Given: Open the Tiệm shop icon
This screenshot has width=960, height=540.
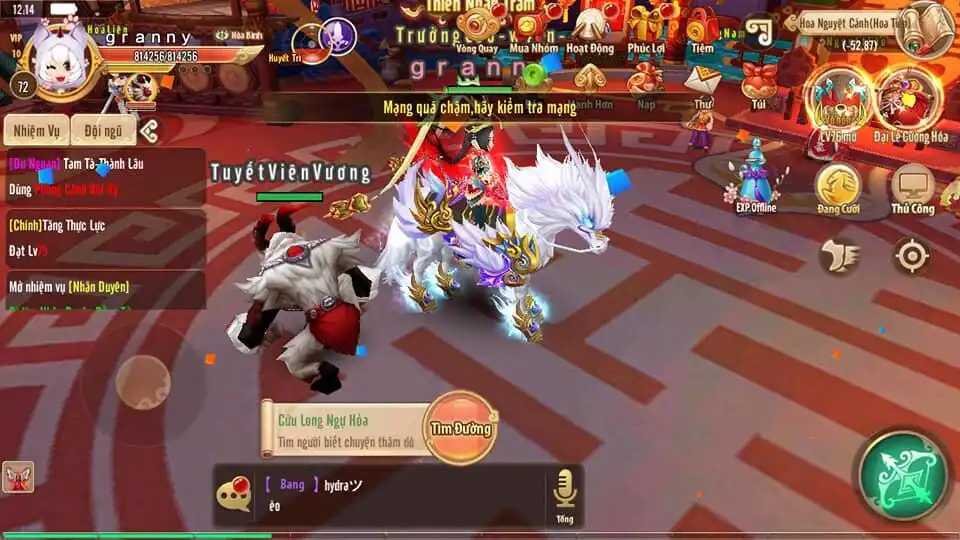Looking at the screenshot, I should [x=702, y=29].
